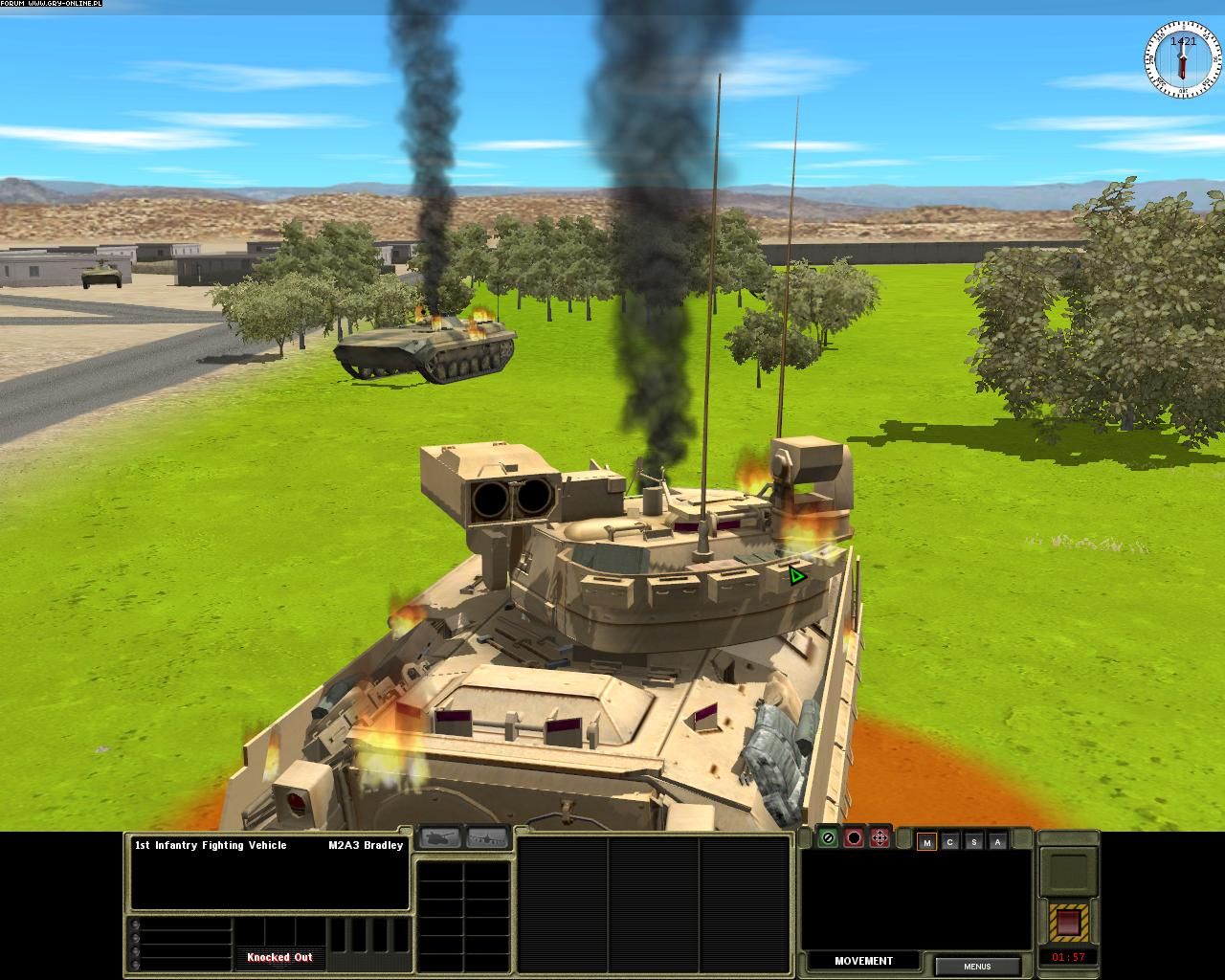Open the A command tab
This screenshot has width=1225, height=980.
pos(998,842)
